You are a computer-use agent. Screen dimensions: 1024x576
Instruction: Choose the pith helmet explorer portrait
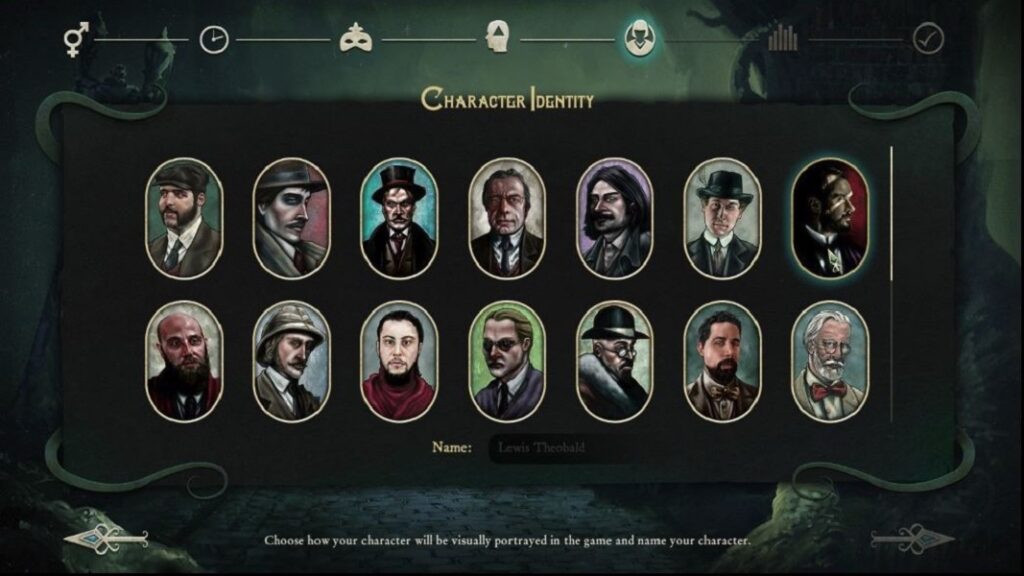point(291,361)
